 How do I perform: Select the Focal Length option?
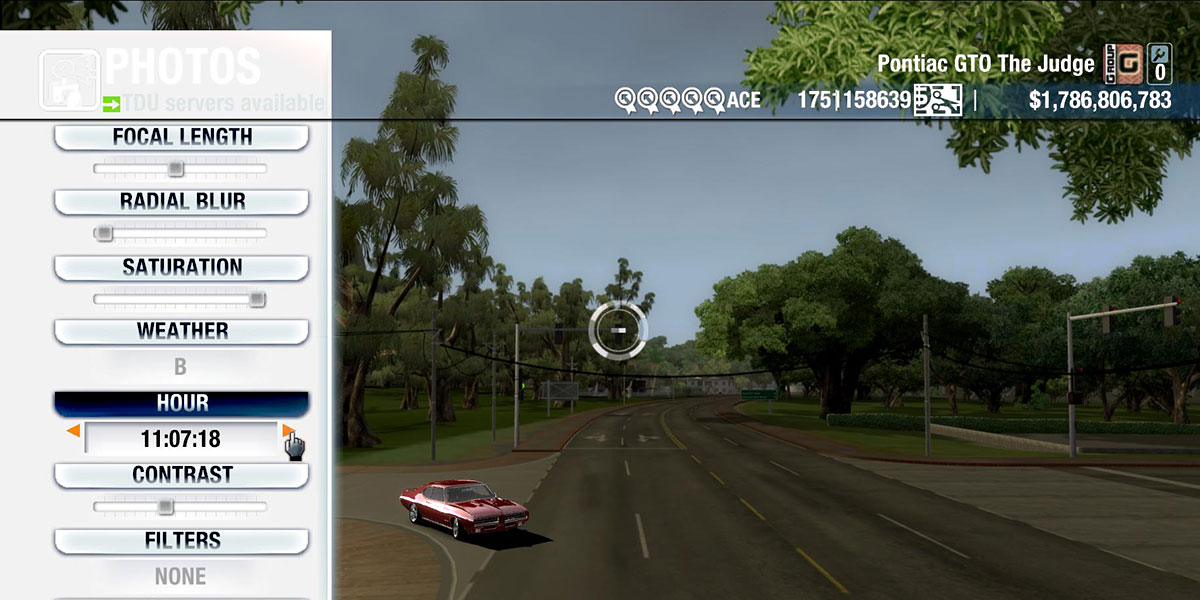pos(181,137)
